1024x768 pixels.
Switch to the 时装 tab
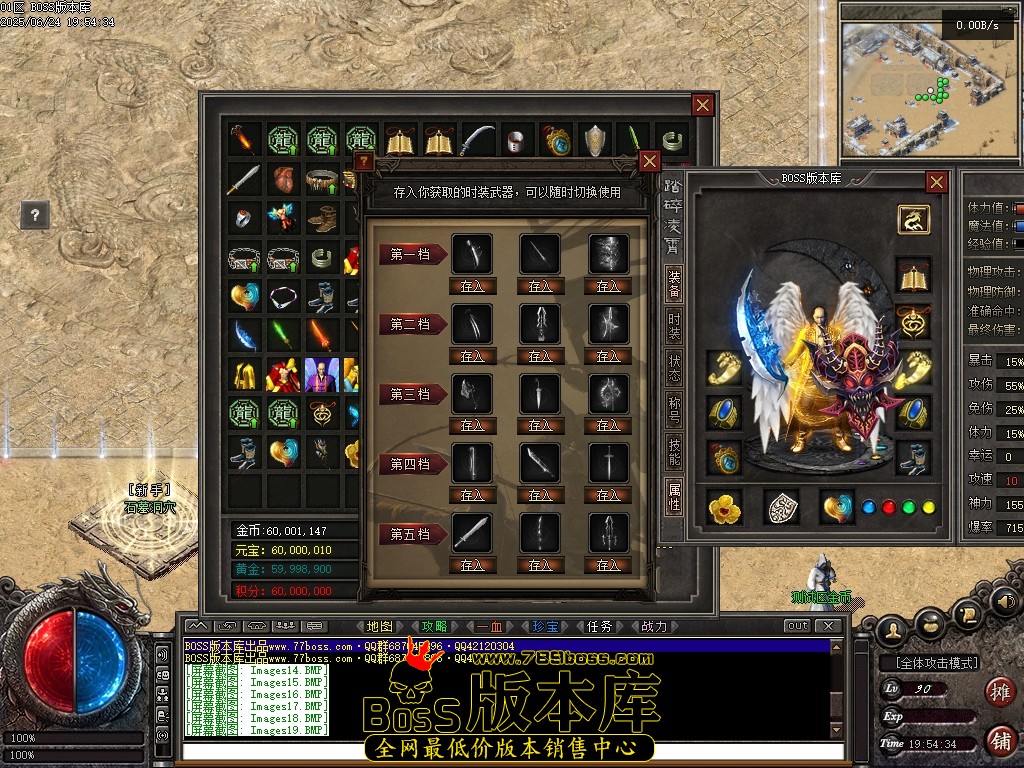[675, 327]
